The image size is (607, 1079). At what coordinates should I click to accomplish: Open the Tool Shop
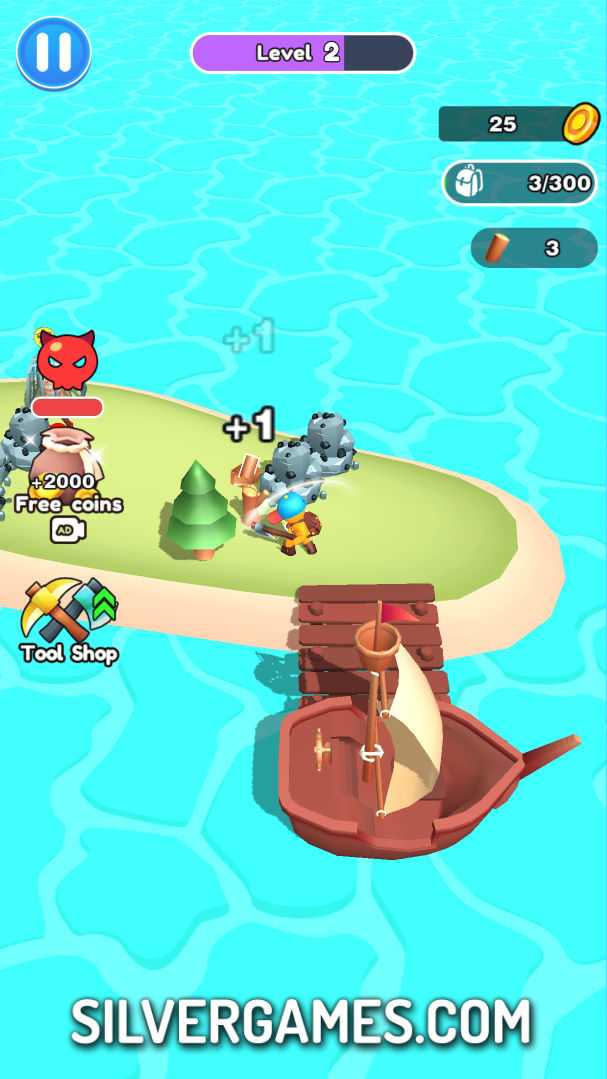(68, 620)
